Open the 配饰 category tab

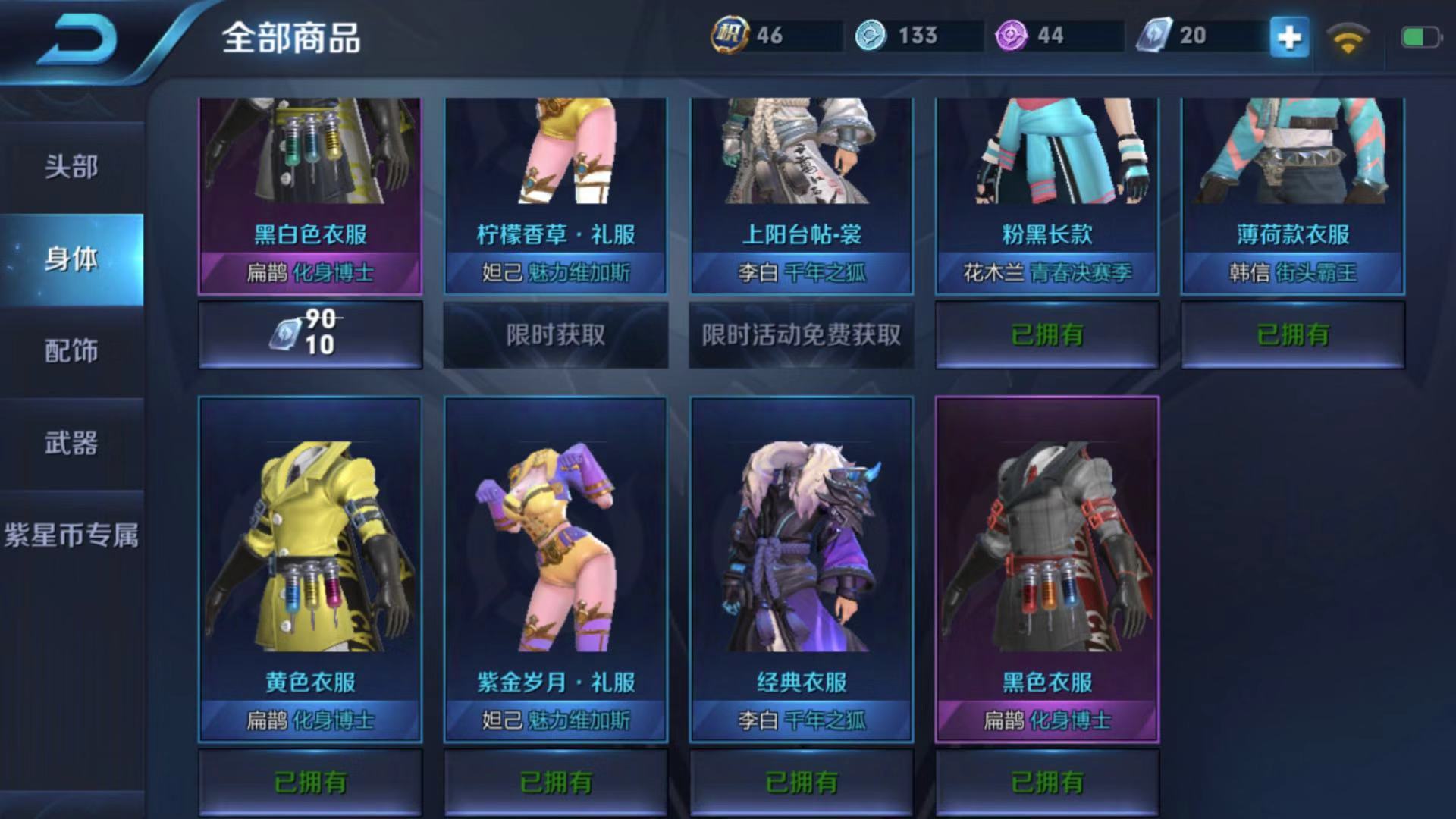pyautogui.click(x=71, y=351)
